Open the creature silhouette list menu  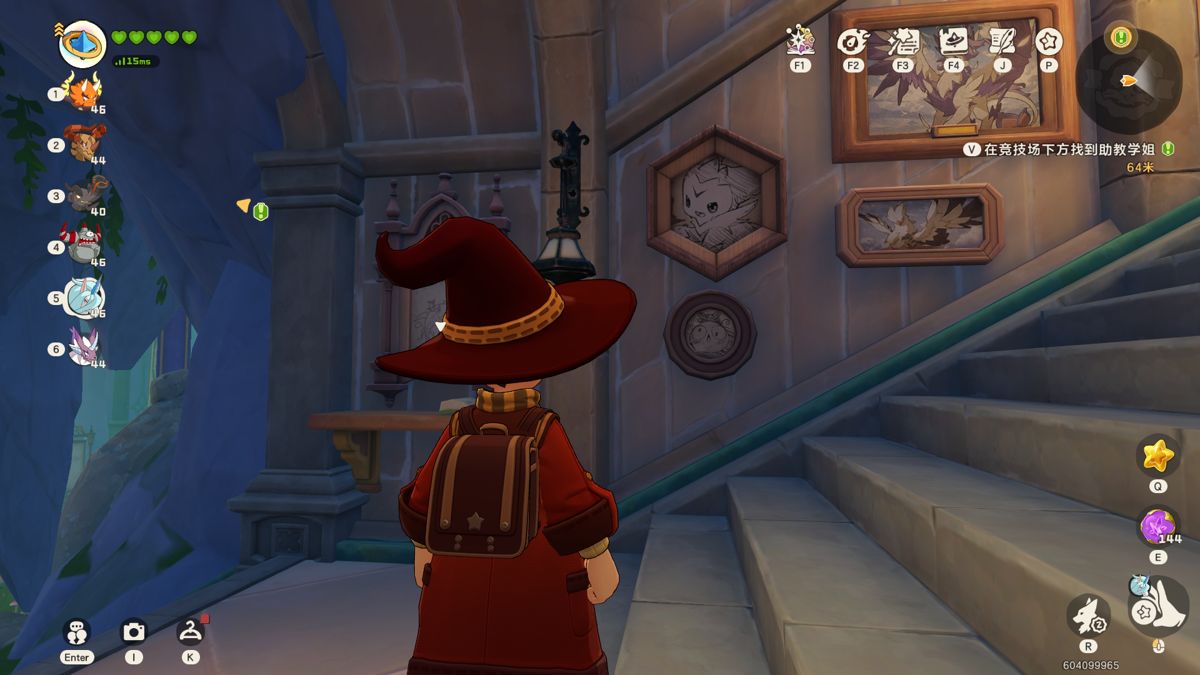[903, 41]
